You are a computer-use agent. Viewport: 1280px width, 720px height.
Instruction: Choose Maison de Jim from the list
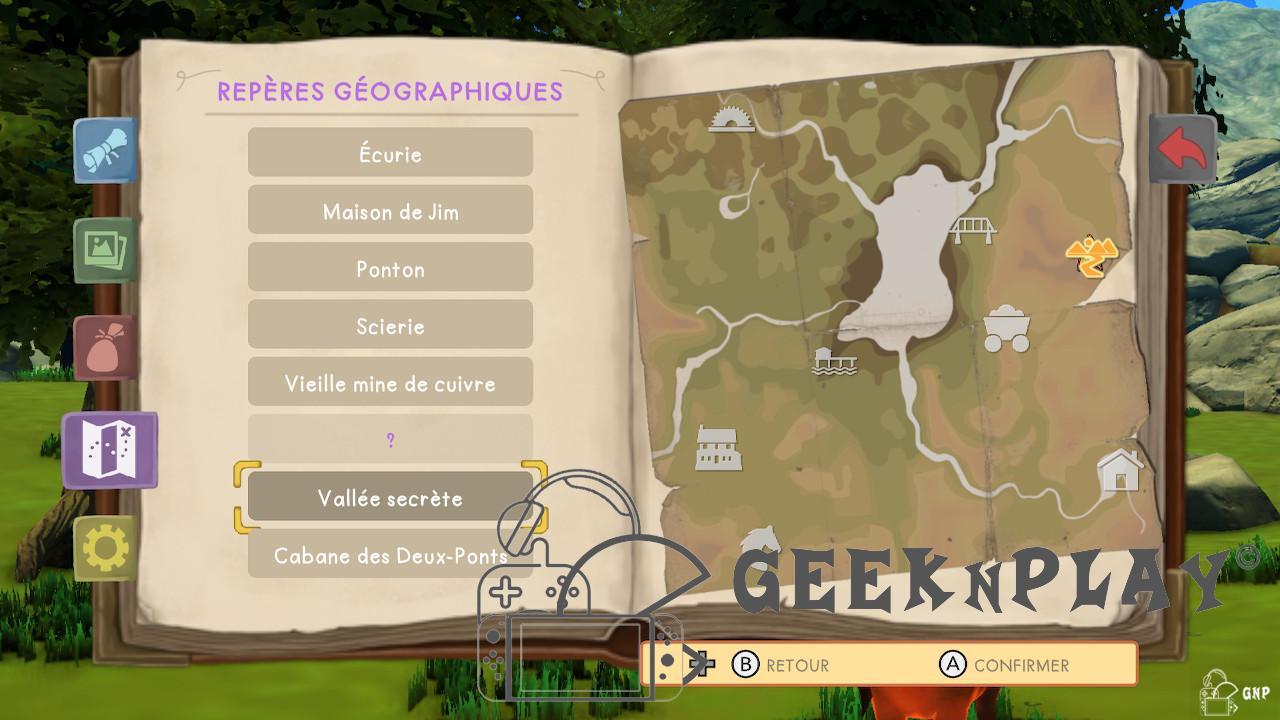390,211
